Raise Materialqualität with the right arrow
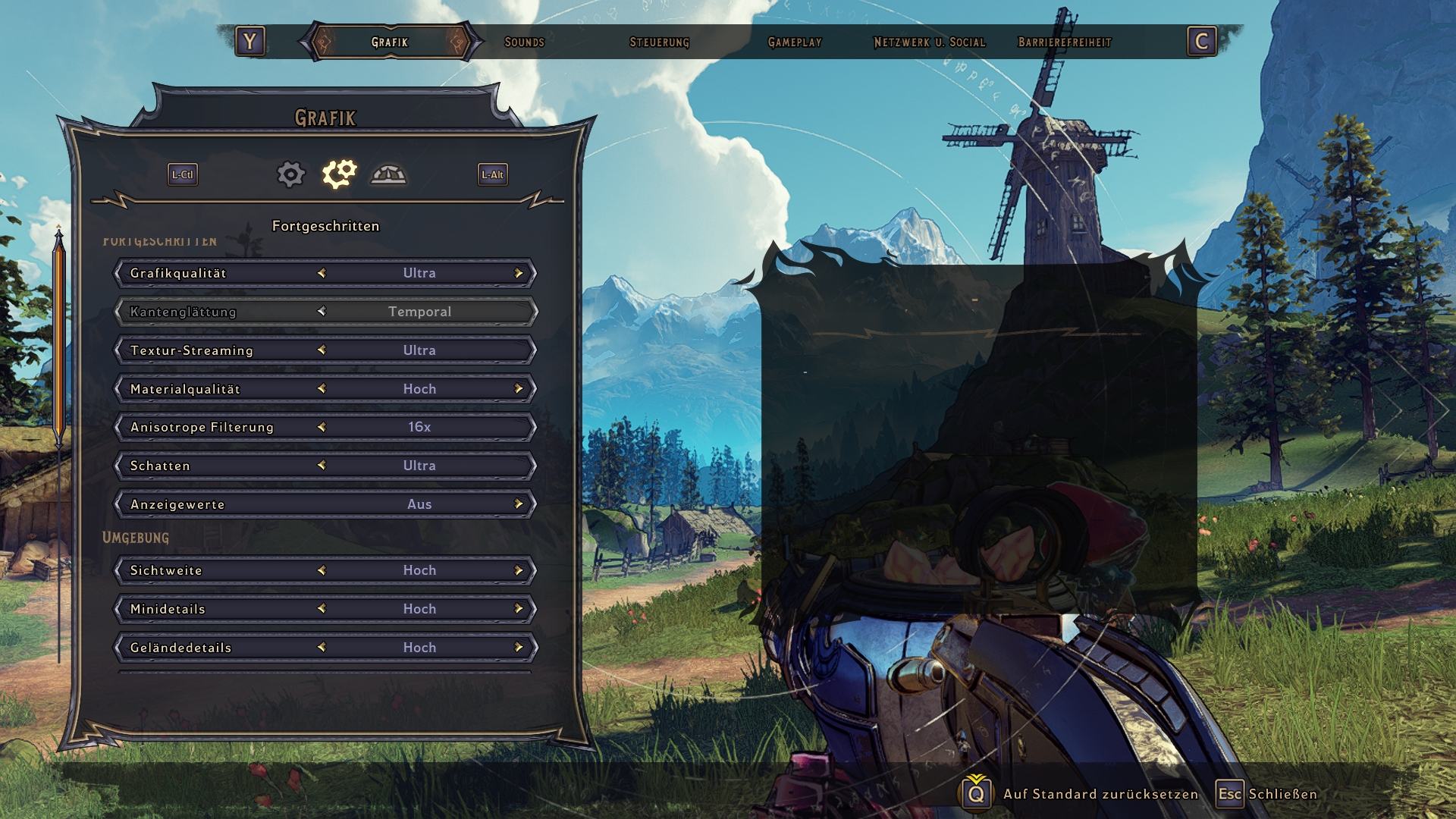This screenshot has height=819, width=1456. 519,389
